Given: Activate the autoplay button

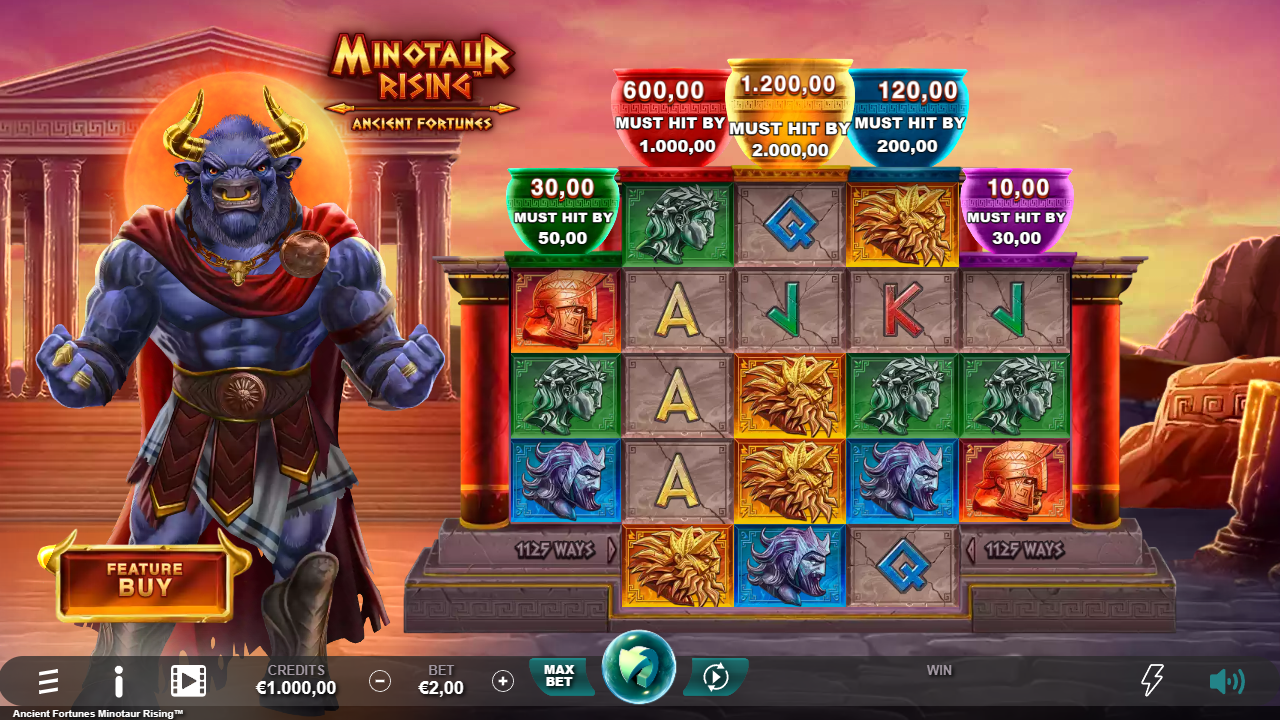Looking at the screenshot, I should (x=716, y=677).
